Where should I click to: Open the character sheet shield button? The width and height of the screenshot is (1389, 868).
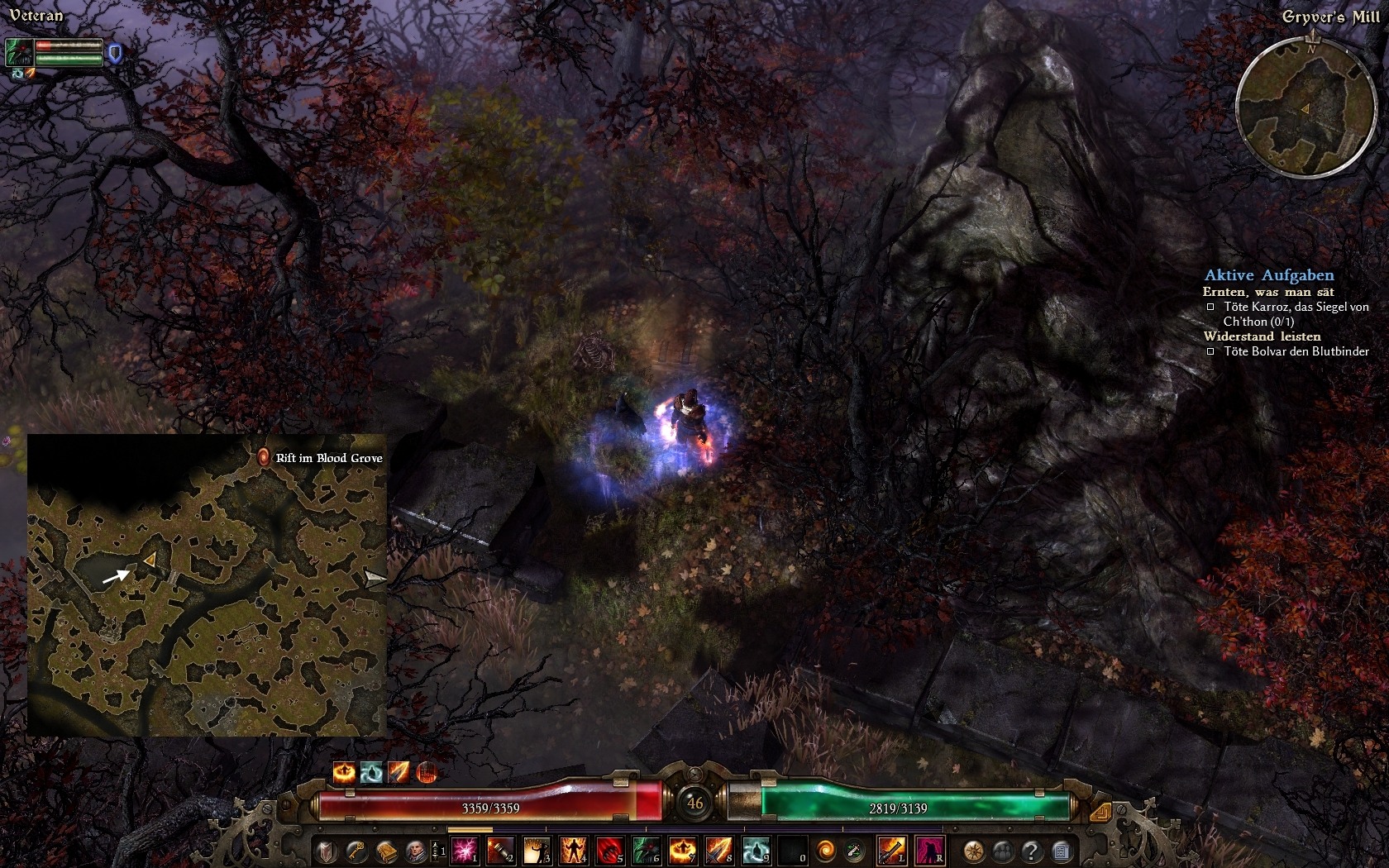point(327,850)
